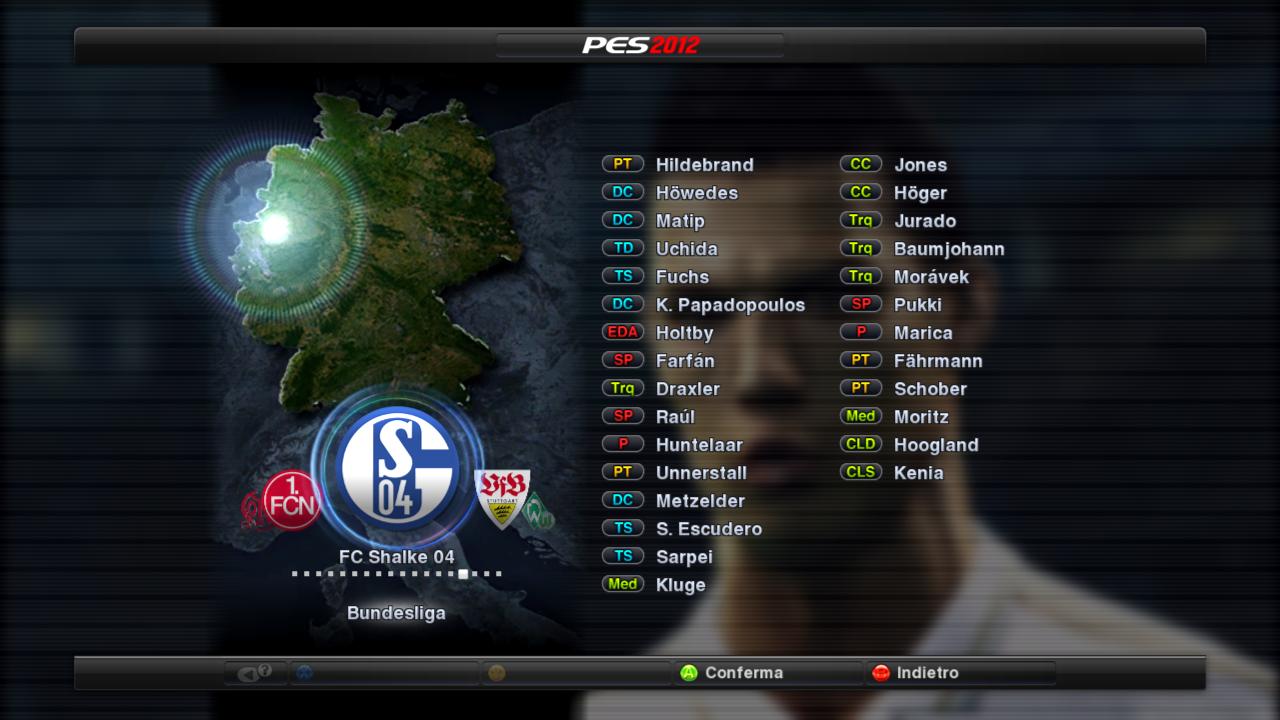Choose Baumjohann from the squad list
The width and height of the screenshot is (1280, 720).
point(949,249)
